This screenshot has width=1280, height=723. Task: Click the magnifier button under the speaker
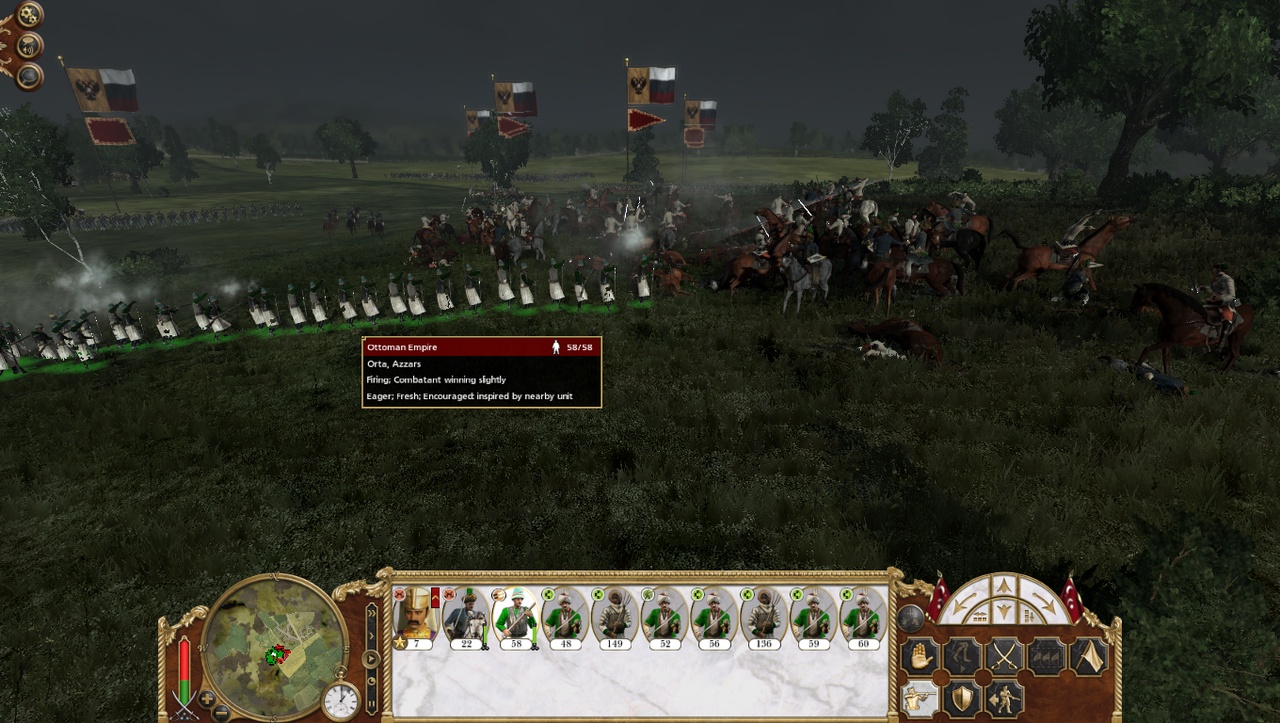[30, 76]
